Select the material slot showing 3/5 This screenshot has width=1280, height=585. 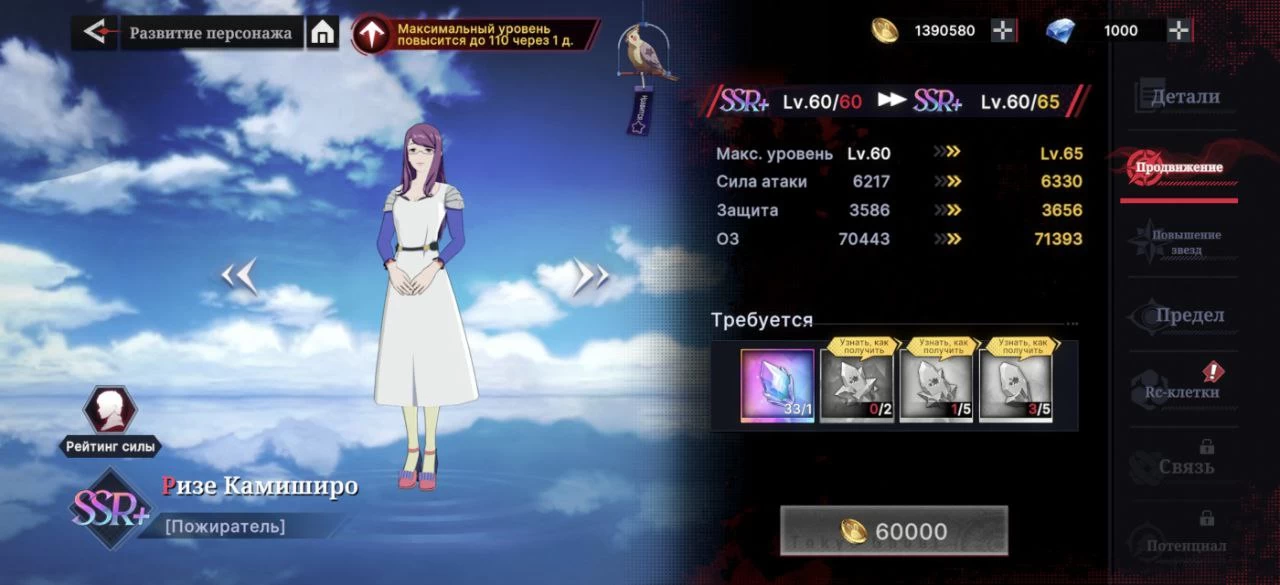pyautogui.click(x=1016, y=386)
